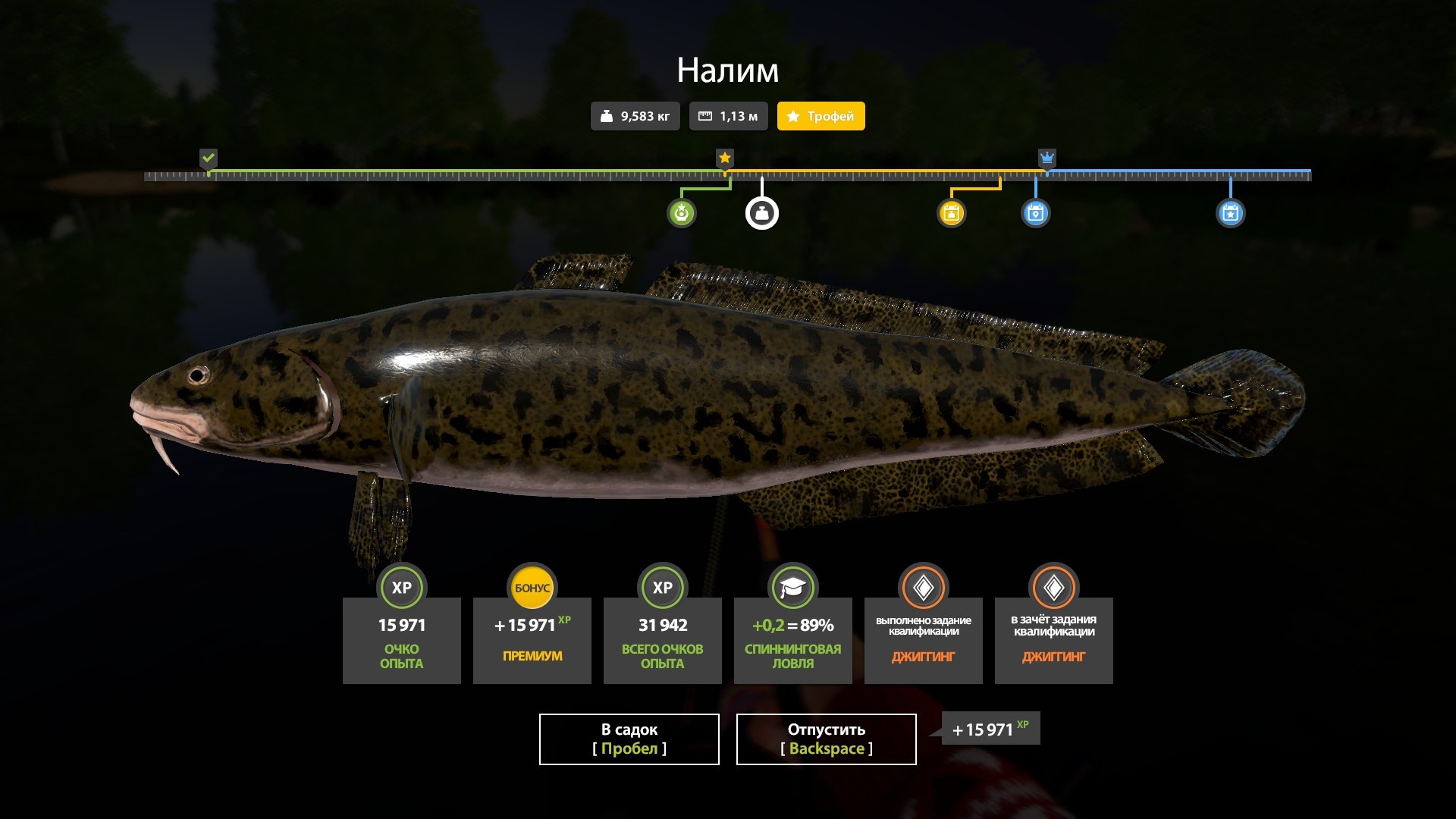
Task: Click the rightmost blue calendar star icon
Action: (1232, 213)
